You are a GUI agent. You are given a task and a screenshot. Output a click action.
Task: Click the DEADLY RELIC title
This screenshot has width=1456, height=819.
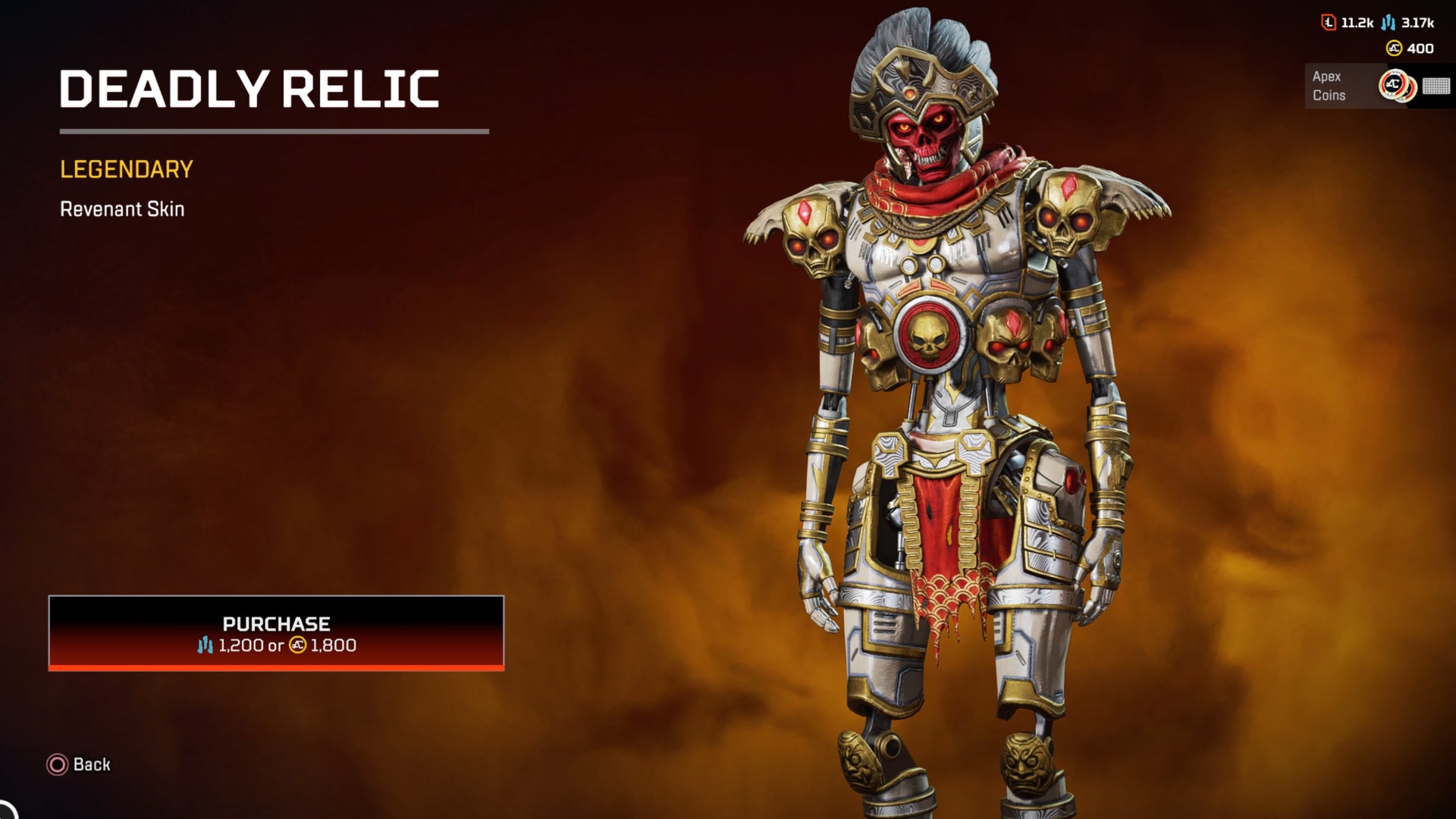click(x=250, y=87)
